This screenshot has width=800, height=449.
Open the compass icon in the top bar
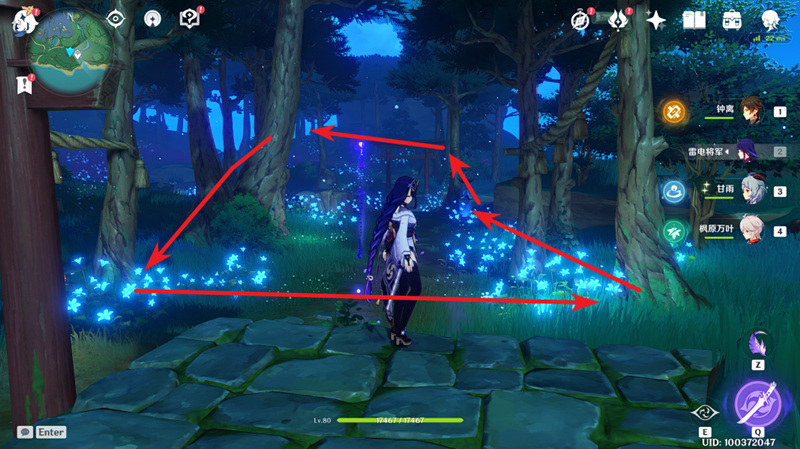pos(580,20)
